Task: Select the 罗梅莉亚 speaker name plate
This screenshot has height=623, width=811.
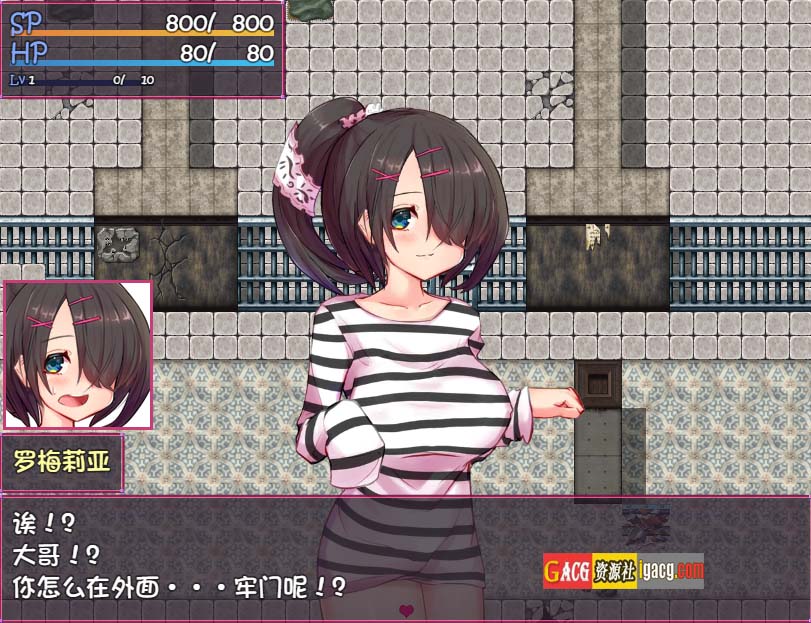Action: [x=62, y=462]
